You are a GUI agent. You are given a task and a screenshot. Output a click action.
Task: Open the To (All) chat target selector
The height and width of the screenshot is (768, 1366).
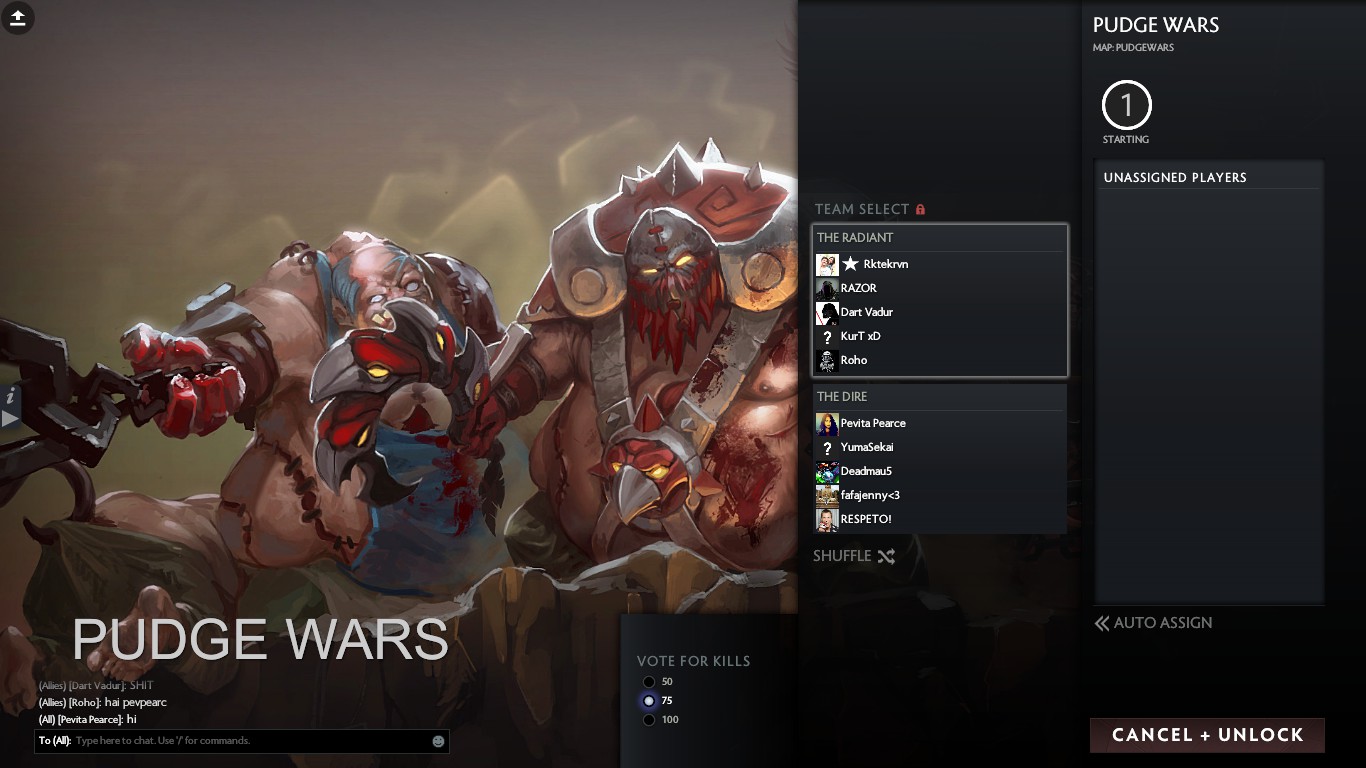pos(55,741)
